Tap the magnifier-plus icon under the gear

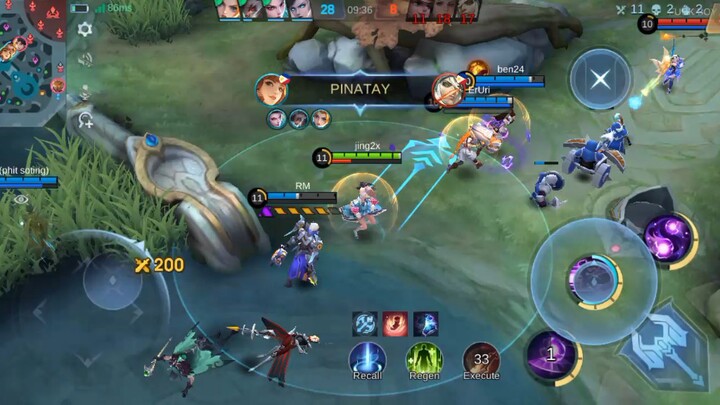[86, 120]
